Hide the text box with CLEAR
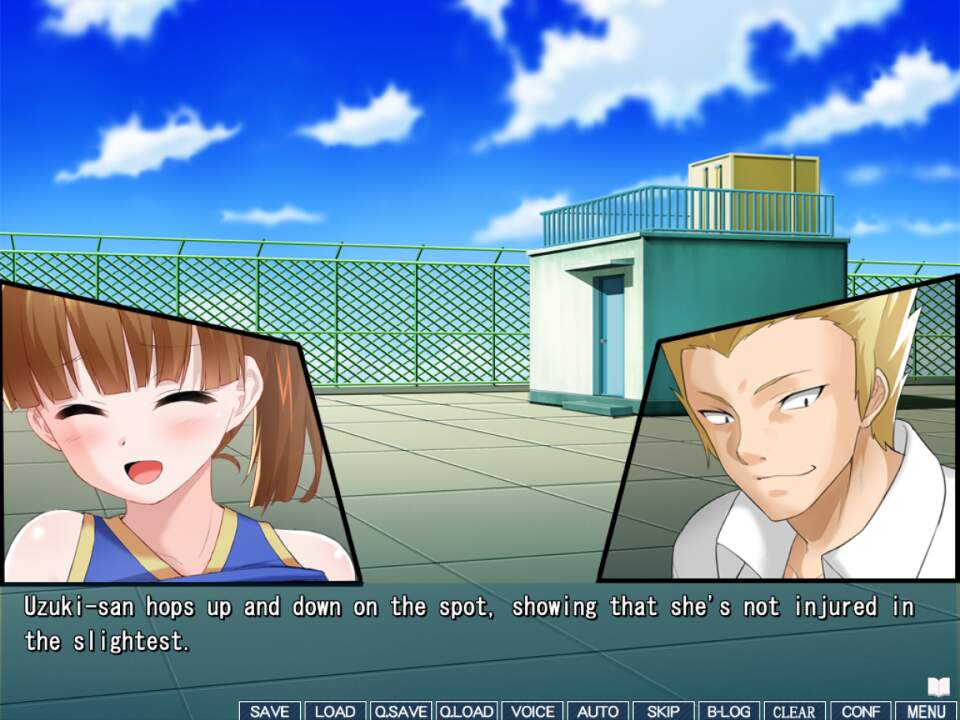Image resolution: width=960 pixels, height=720 pixels. (795, 711)
